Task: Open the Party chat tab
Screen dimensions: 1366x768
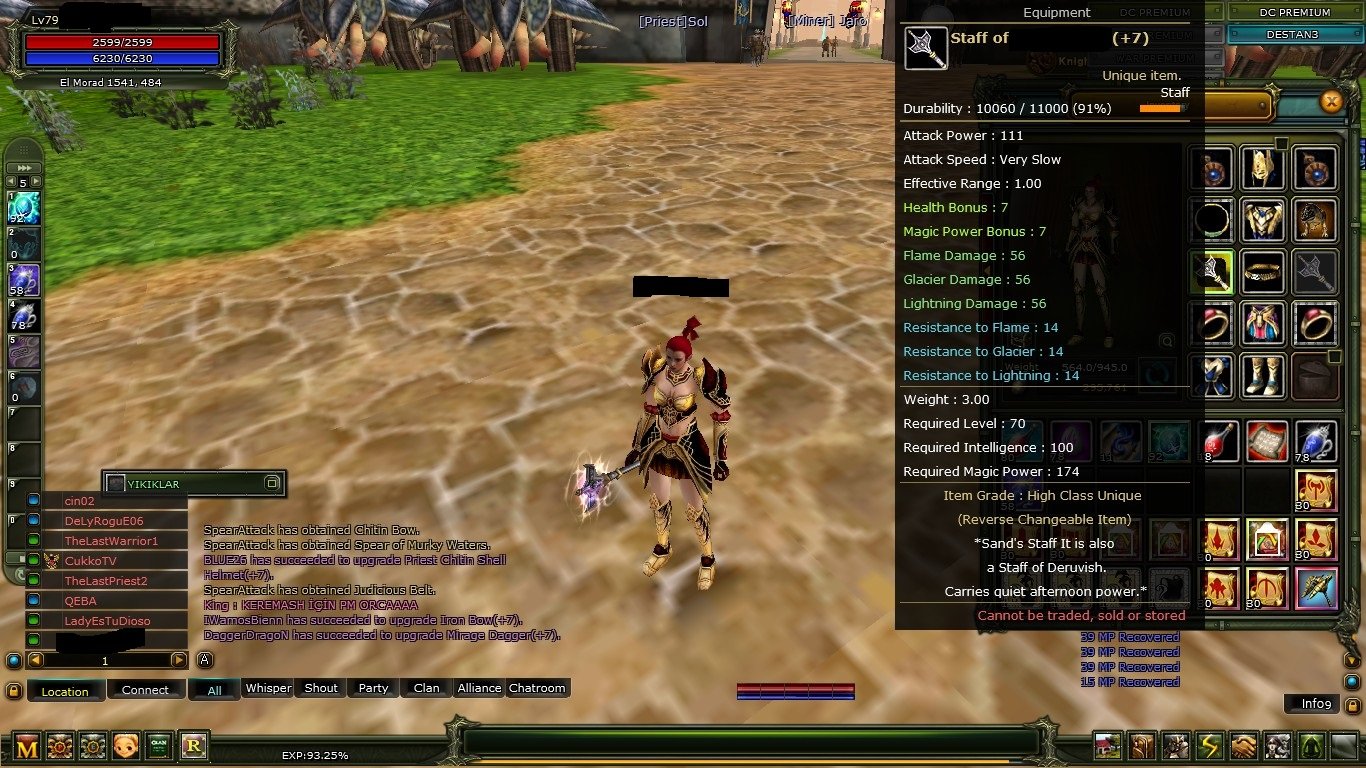Action: 372,688
